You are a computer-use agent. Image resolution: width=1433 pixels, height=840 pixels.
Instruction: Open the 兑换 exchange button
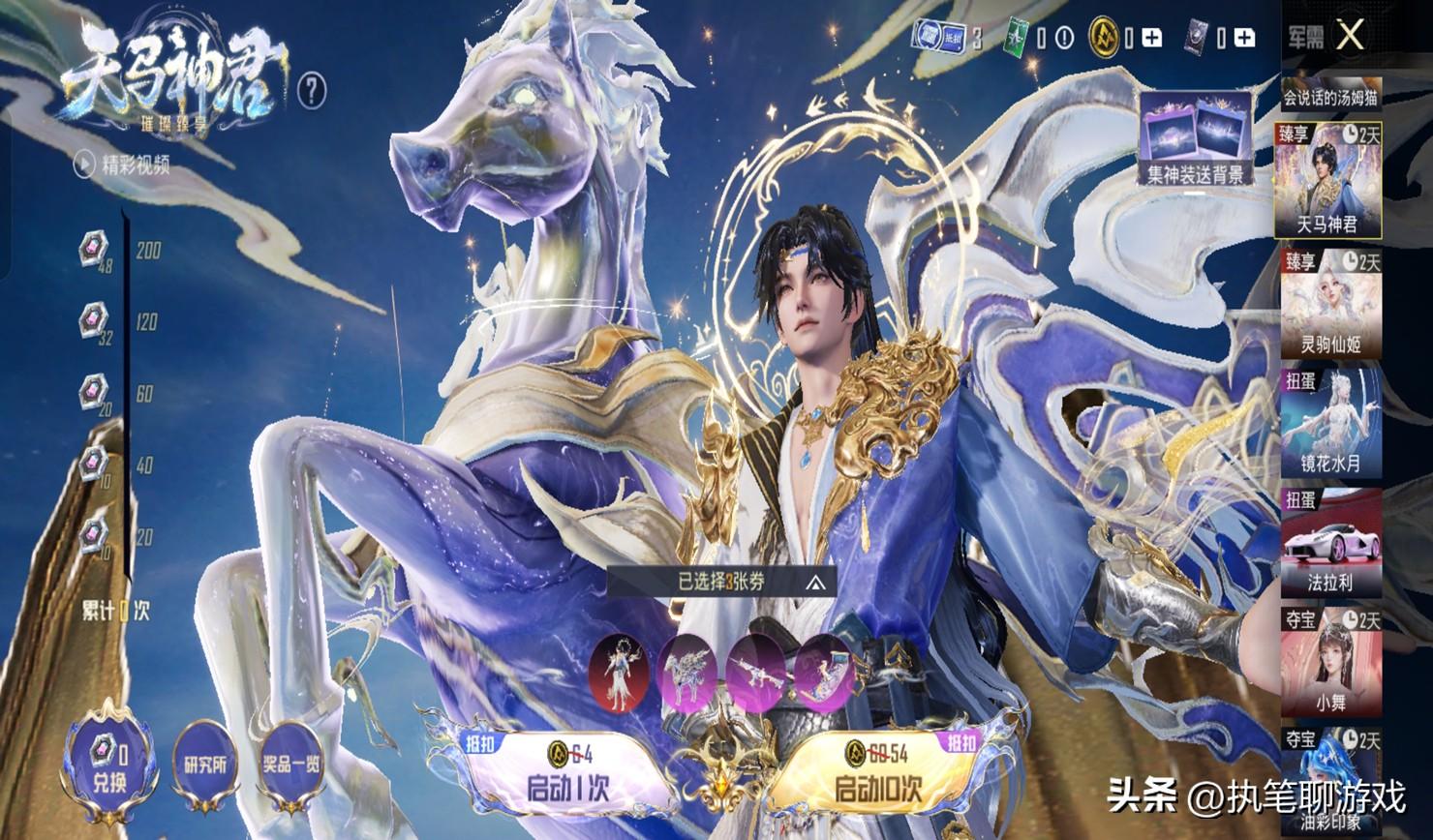[x=110, y=765]
